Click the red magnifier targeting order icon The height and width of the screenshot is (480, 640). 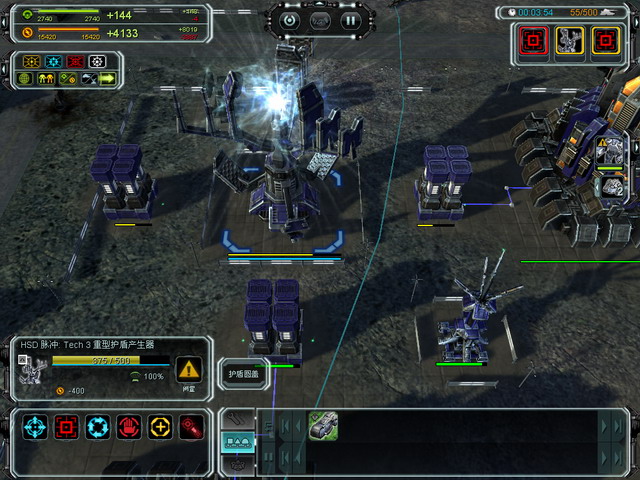pyautogui.click(x=190, y=427)
